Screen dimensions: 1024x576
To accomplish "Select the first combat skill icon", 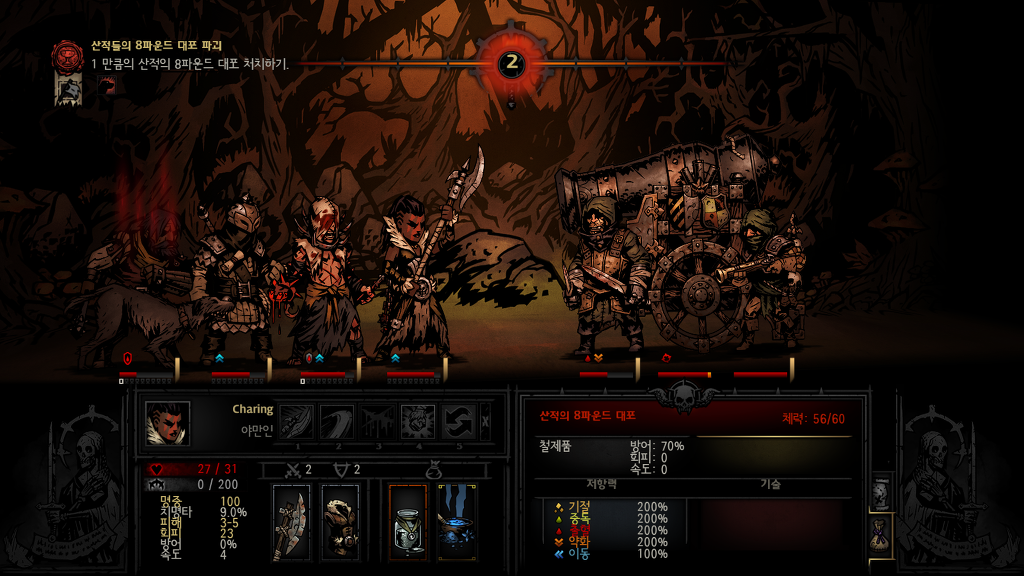I will coord(296,421).
